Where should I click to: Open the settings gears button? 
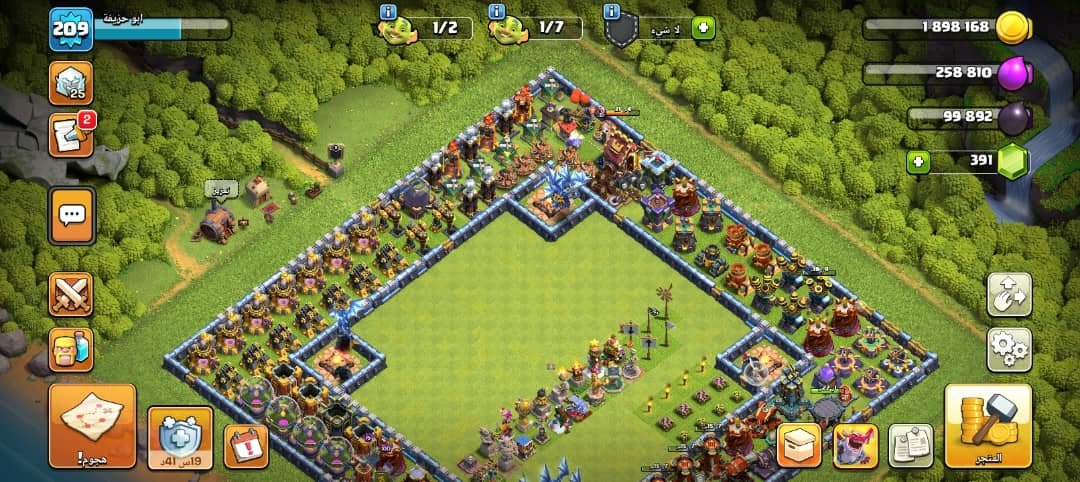pos(1009,349)
